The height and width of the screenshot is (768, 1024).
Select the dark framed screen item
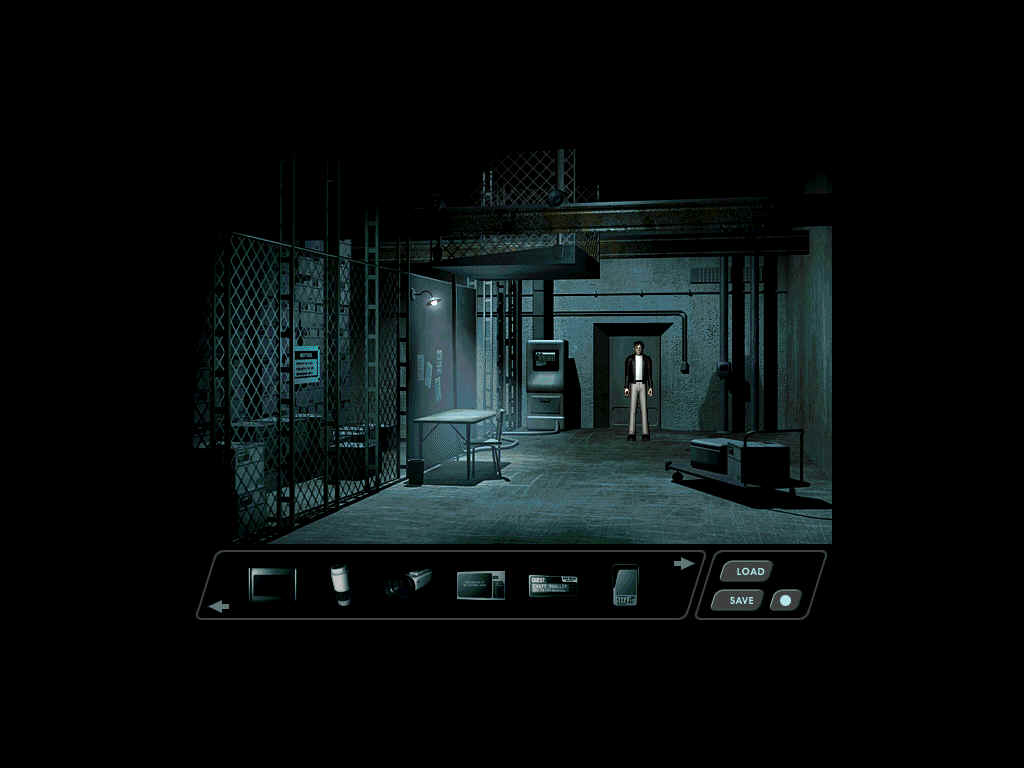(273, 584)
